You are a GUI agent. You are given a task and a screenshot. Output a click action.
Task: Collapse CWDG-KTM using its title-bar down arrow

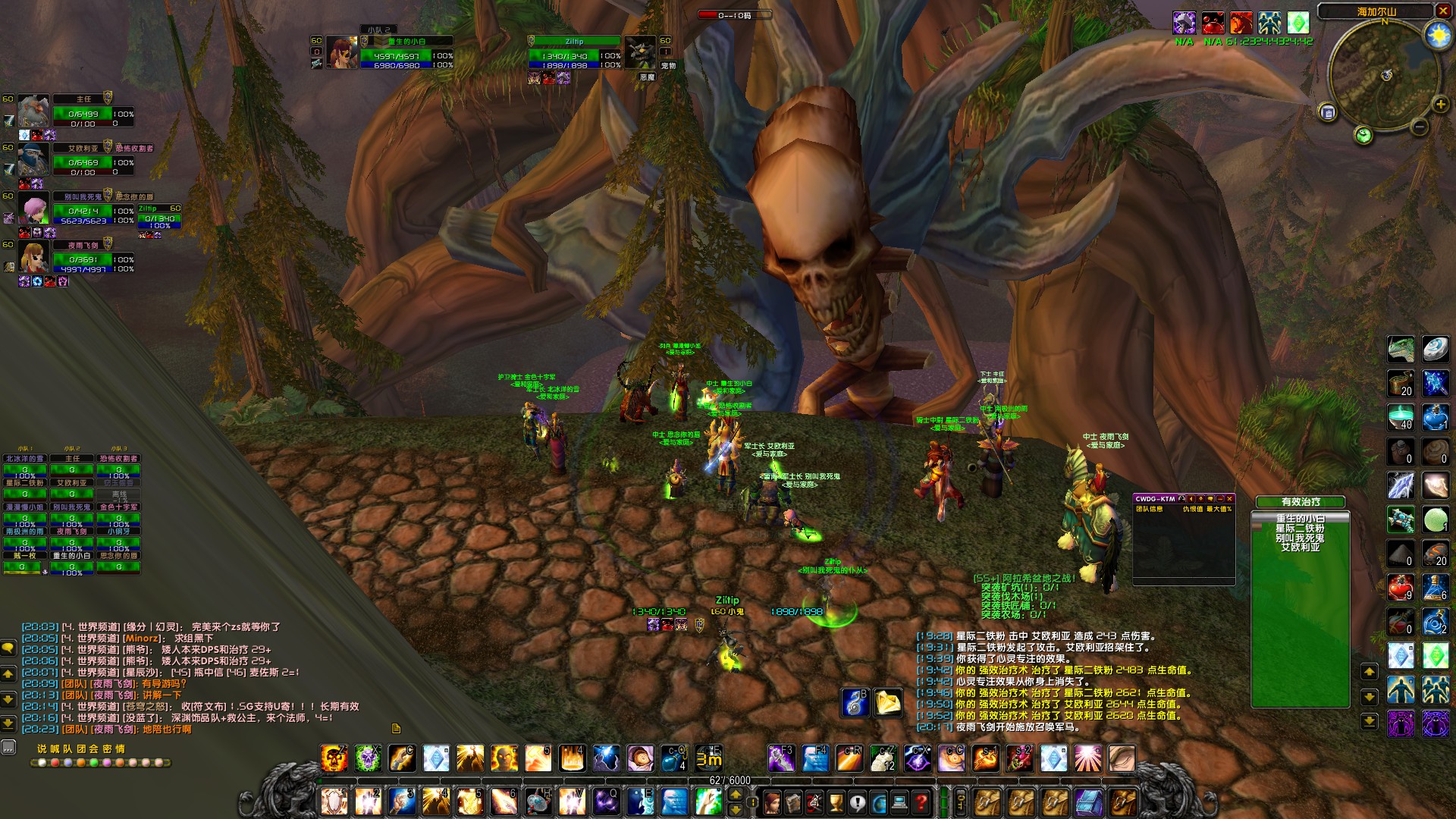(x=1200, y=498)
